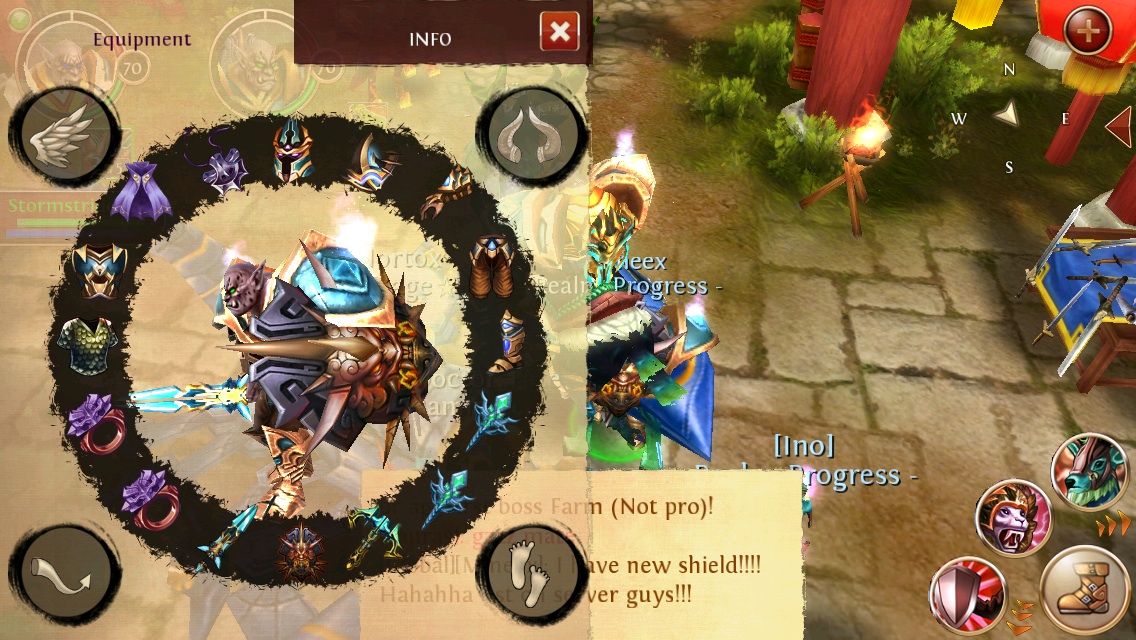Click the compass on the HUD
This screenshot has height=640, width=1136.
point(1008,117)
